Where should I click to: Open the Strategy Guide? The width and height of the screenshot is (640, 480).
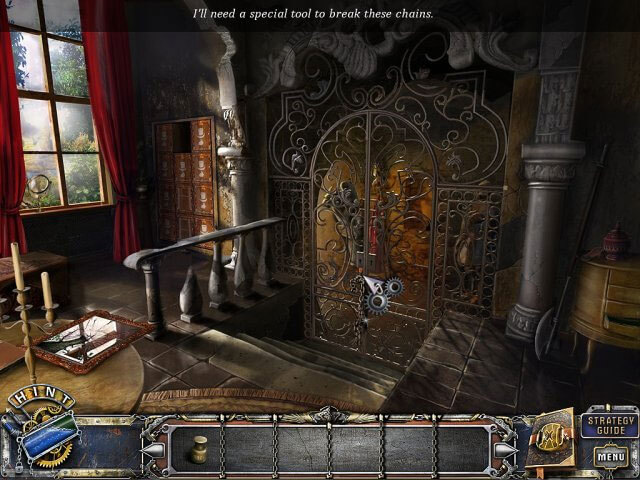pyautogui.click(x=609, y=421)
